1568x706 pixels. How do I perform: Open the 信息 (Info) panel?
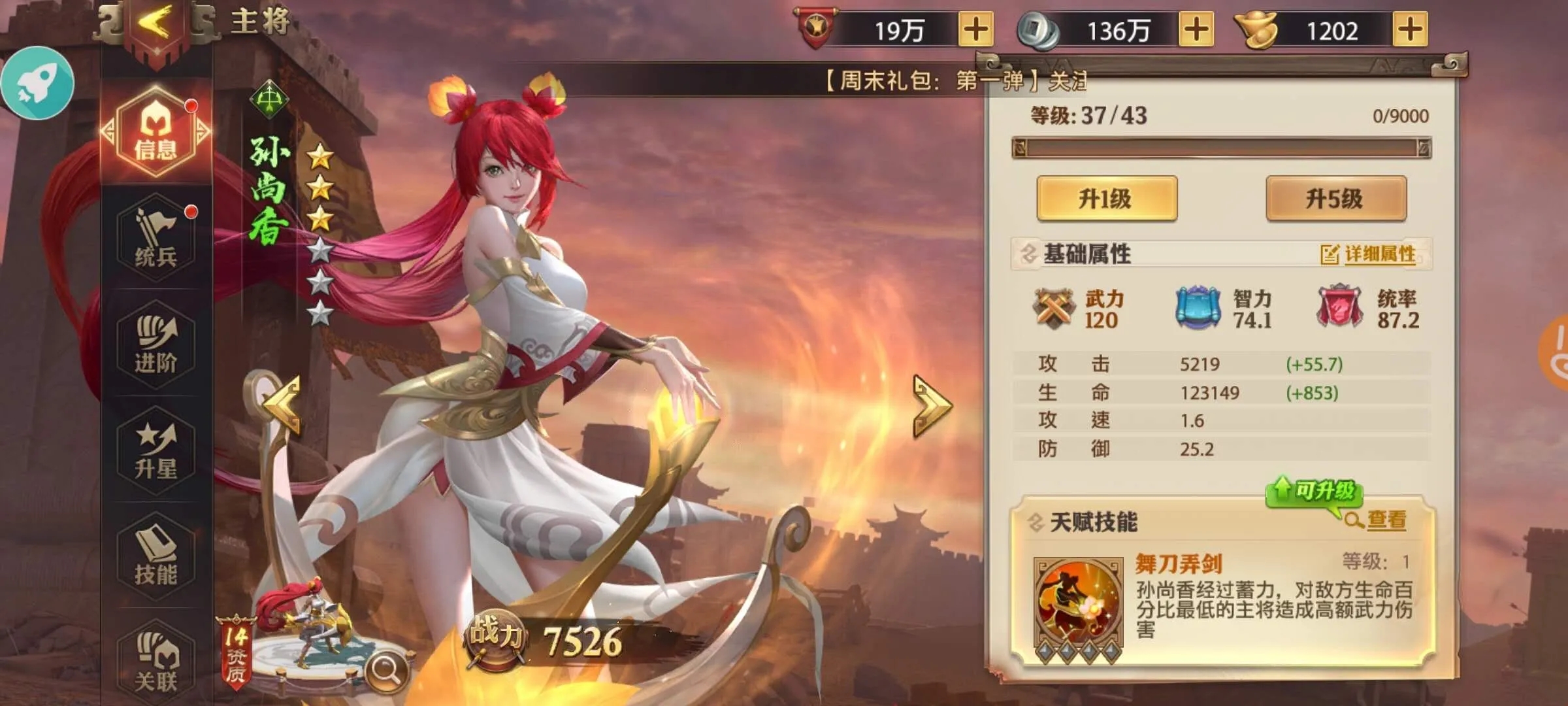(155, 133)
